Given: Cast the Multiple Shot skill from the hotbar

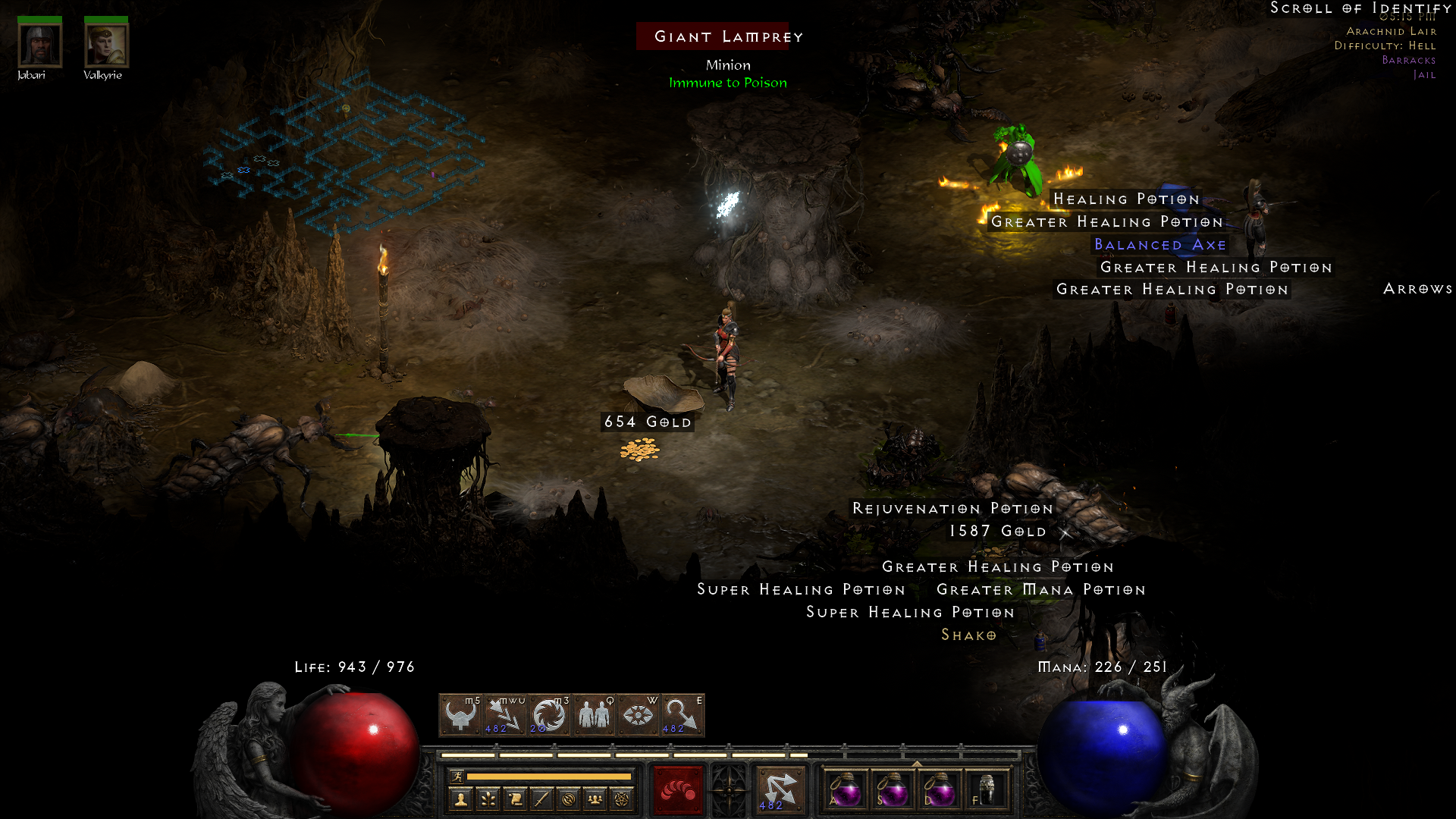Looking at the screenshot, I should pos(504,715).
